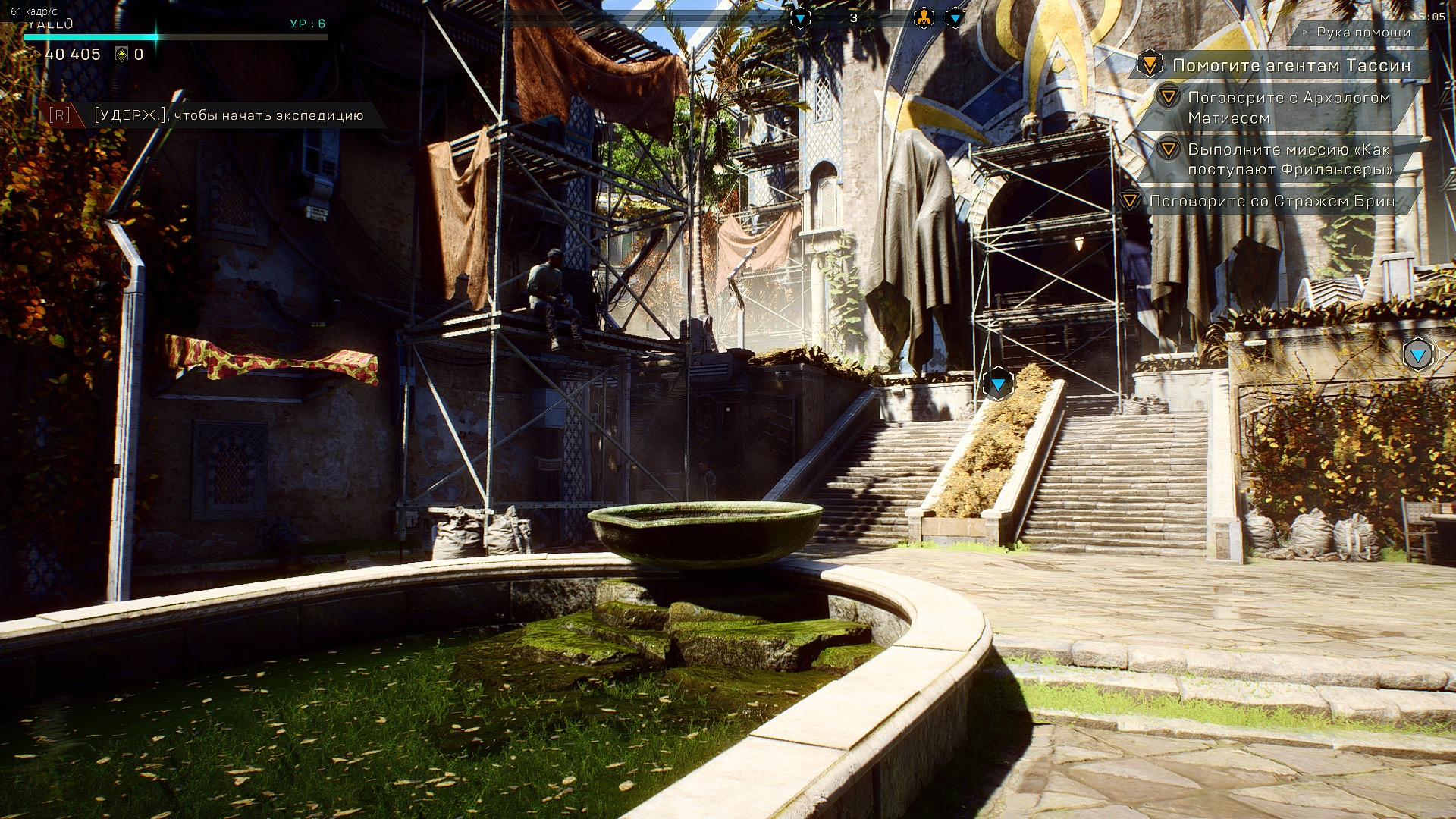Screen dimensions: 1456x819
Task: Click the blue waypoint marker above the staircase
Action: coord(998,384)
